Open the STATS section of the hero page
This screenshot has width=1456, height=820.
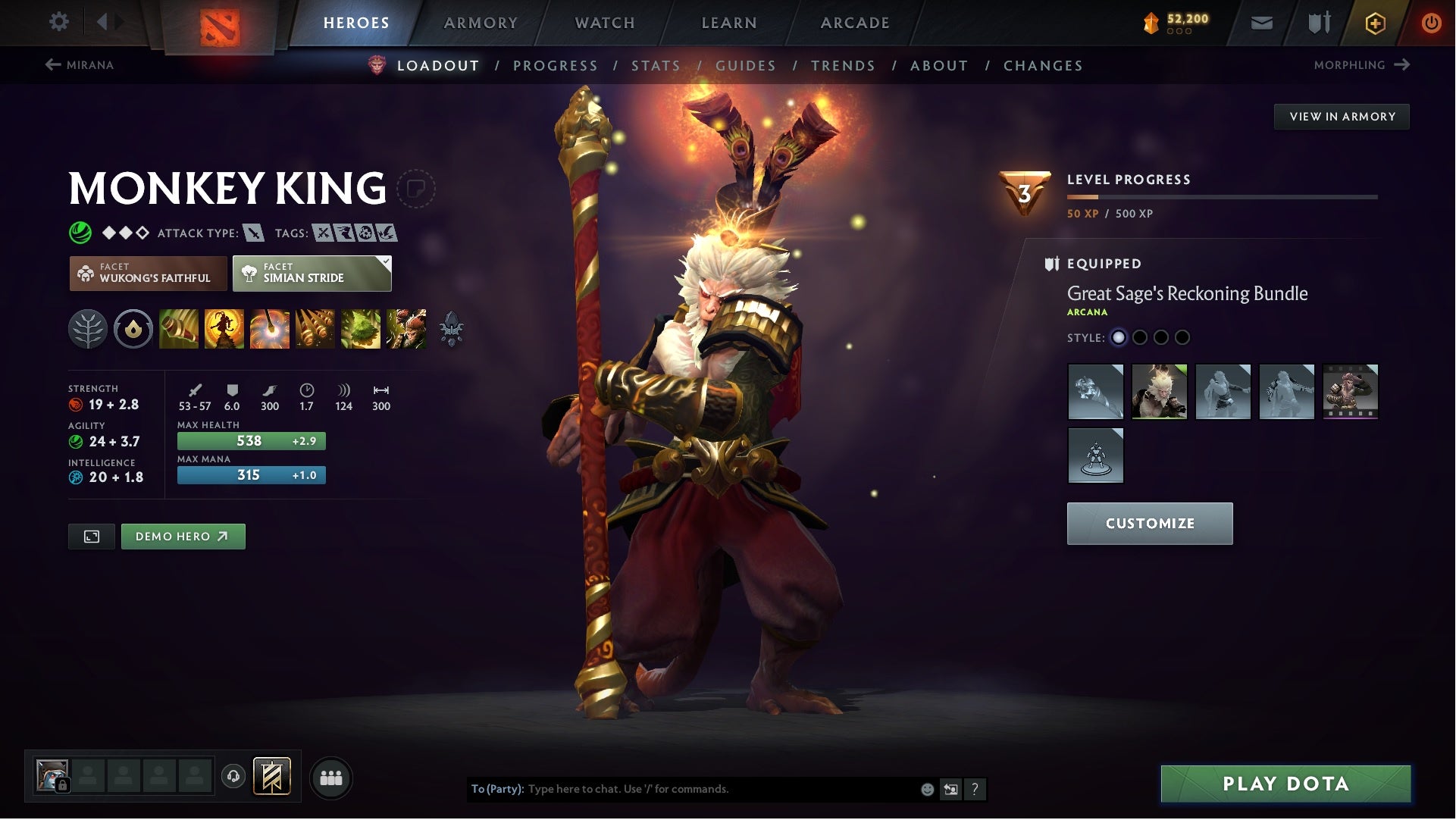point(656,66)
